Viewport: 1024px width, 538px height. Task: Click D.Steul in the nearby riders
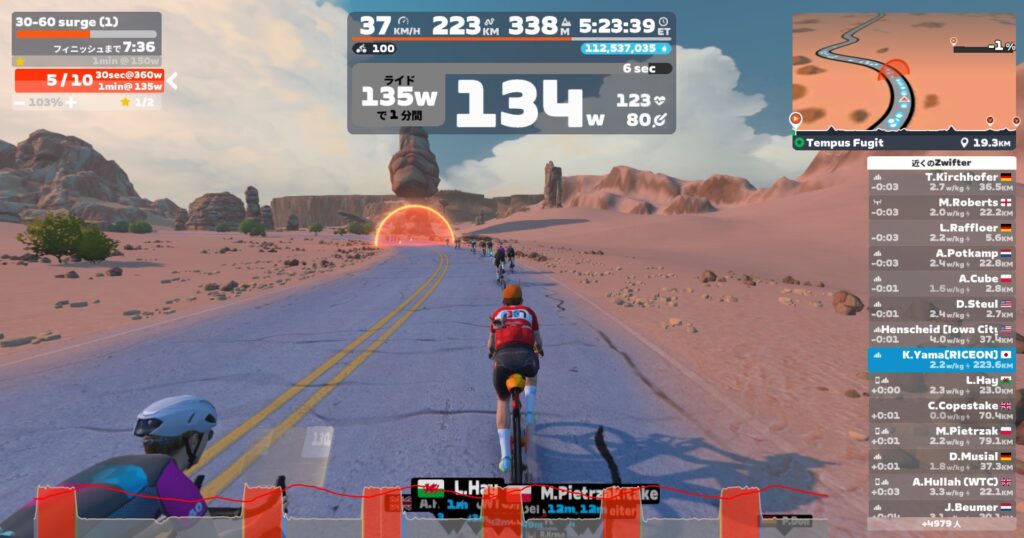coord(941,309)
